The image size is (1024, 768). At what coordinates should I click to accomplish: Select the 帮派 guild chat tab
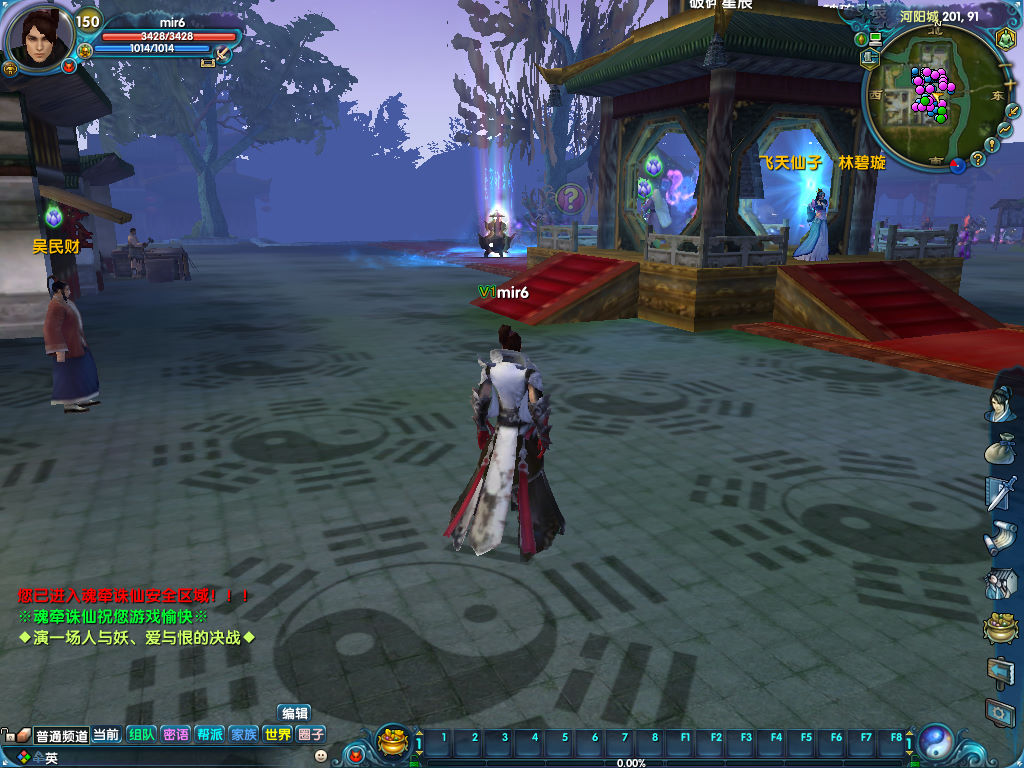(x=209, y=734)
